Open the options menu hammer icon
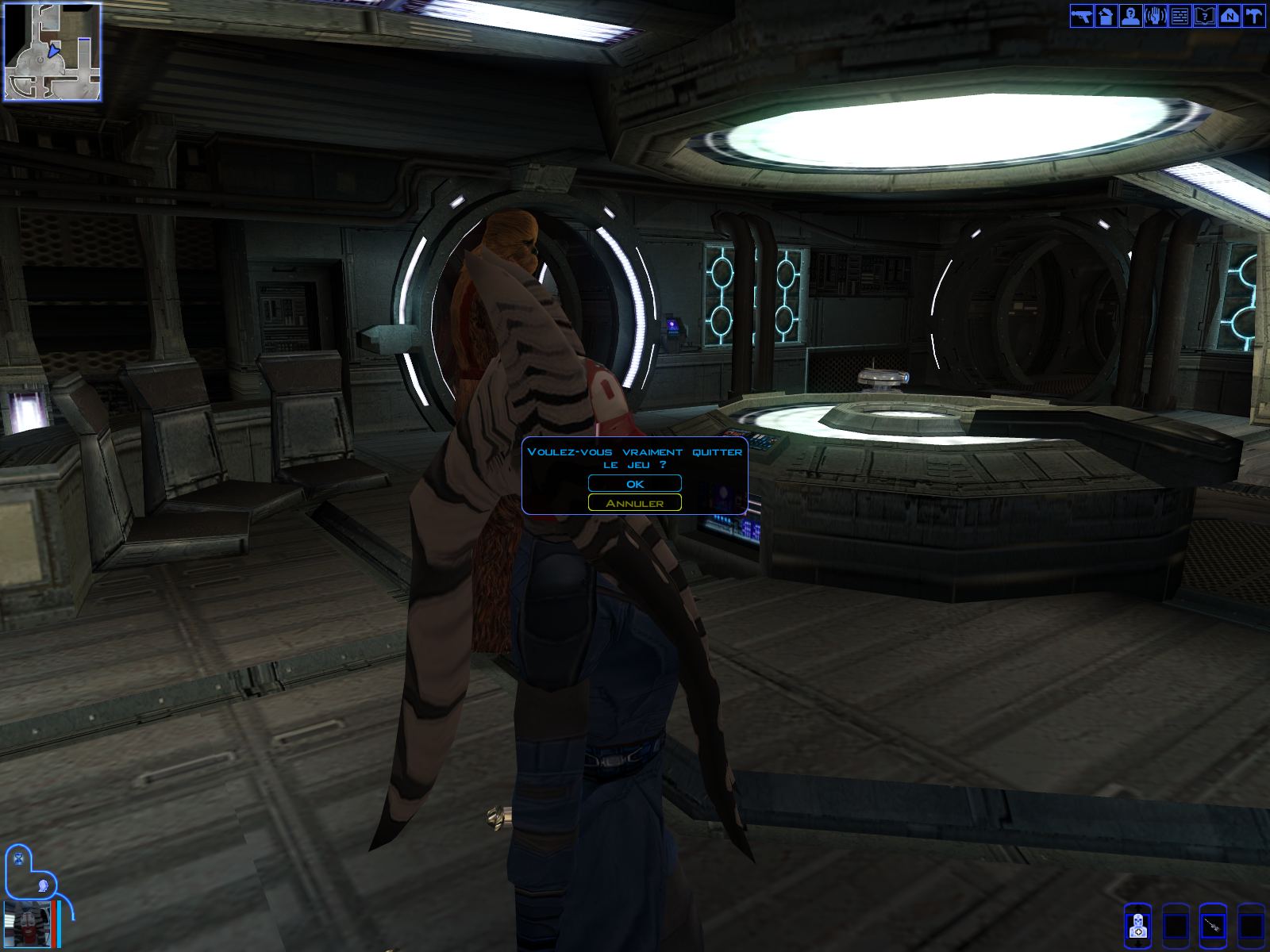Viewport: 1270px width, 952px height. coord(1253,16)
